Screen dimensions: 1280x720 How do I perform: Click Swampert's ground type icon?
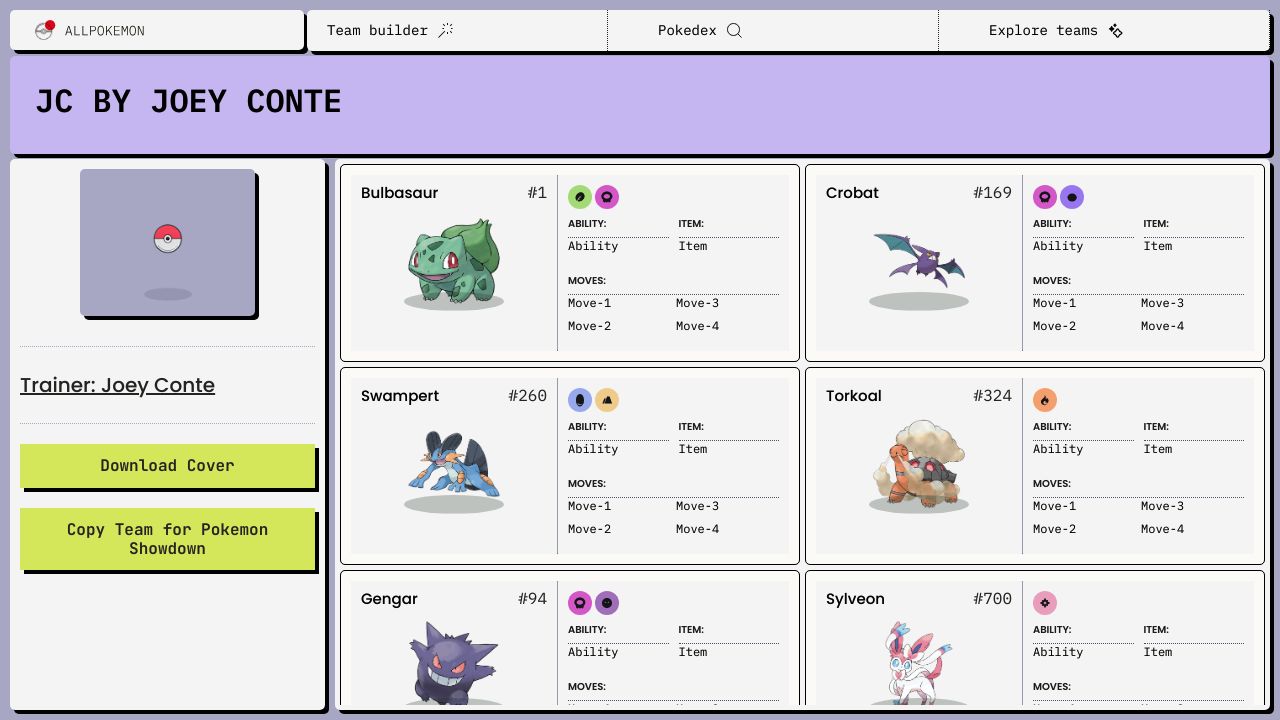(x=607, y=400)
